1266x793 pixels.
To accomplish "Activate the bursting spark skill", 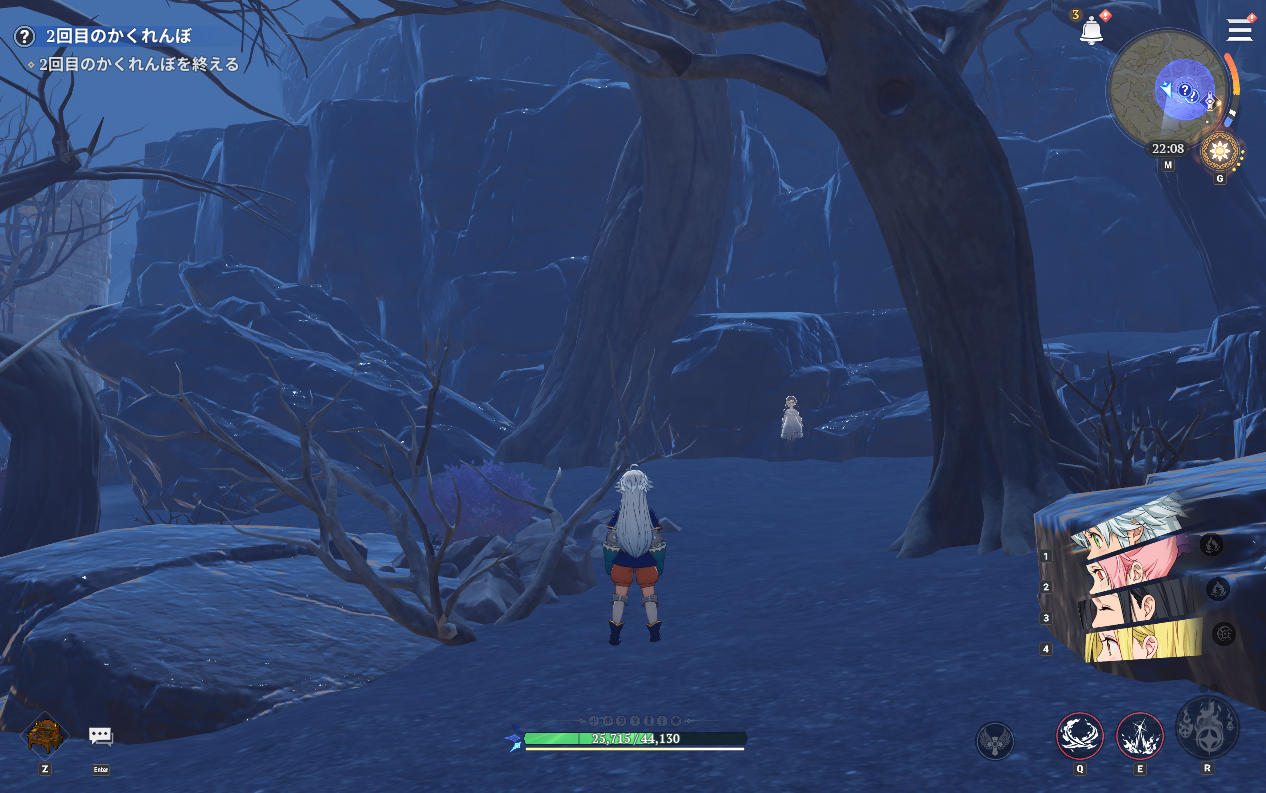I will click(1139, 736).
